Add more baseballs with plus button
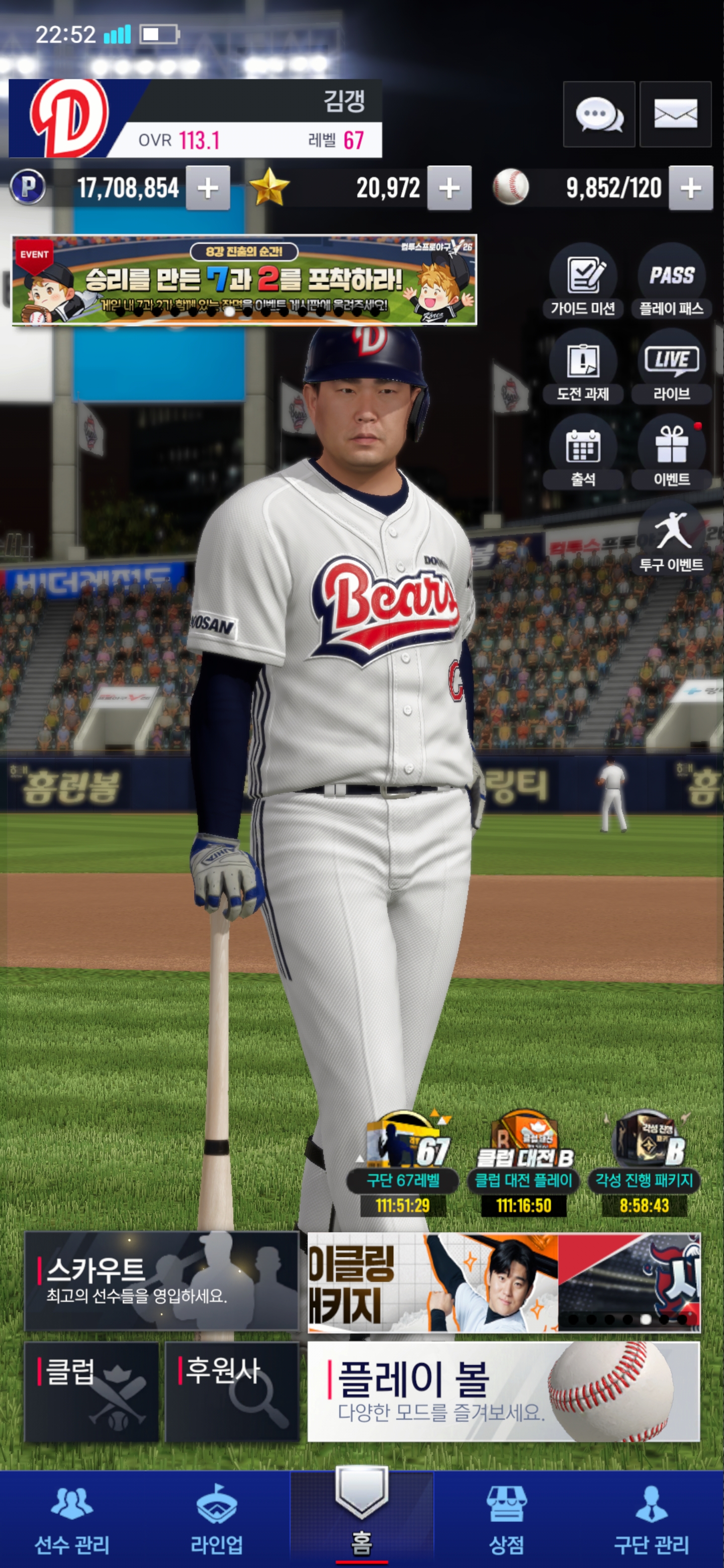The height and width of the screenshot is (1568, 724). click(x=690, y=188)
